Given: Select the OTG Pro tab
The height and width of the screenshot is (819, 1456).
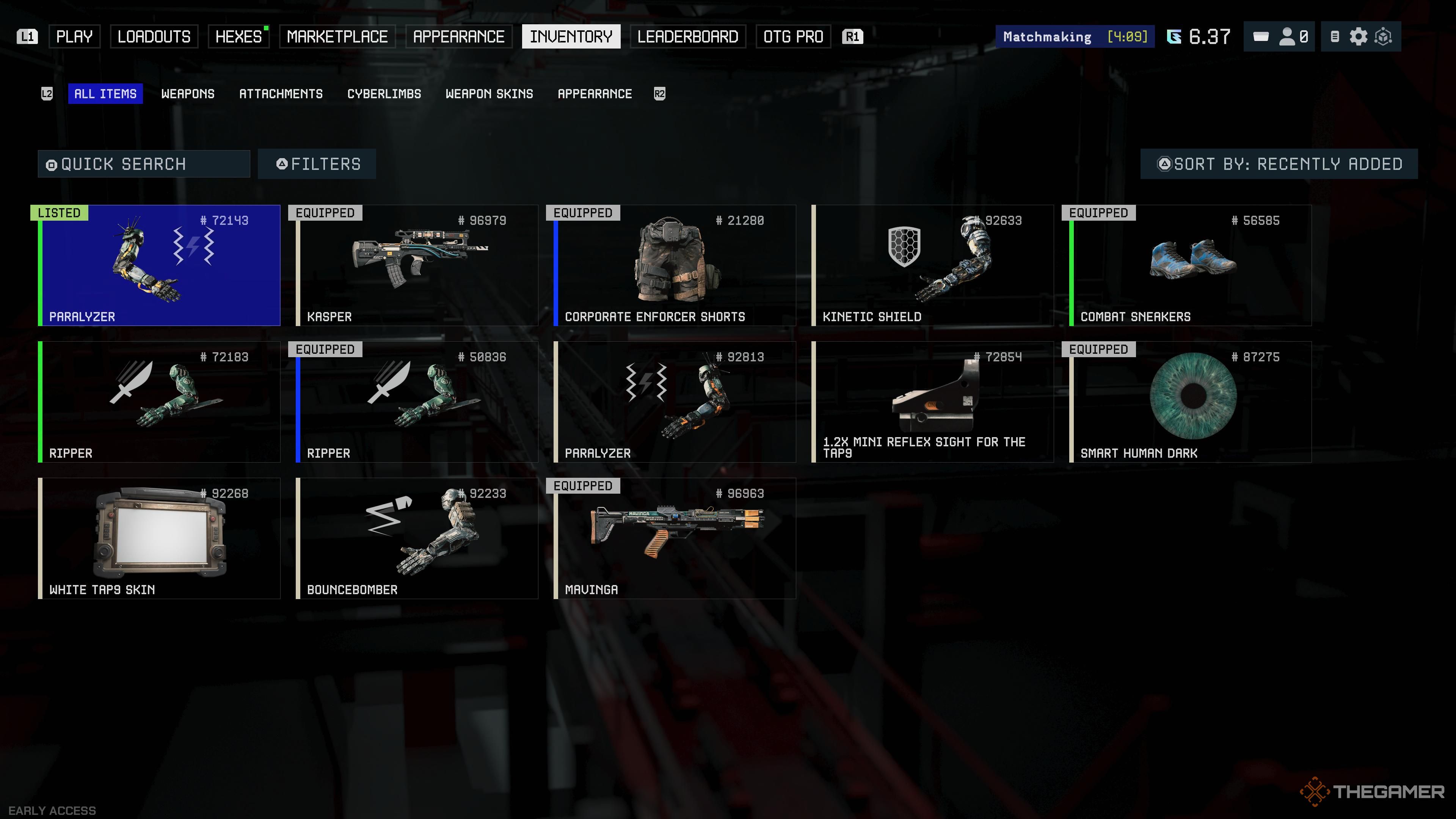Looking at the screenshot, I should coord(792,37).
